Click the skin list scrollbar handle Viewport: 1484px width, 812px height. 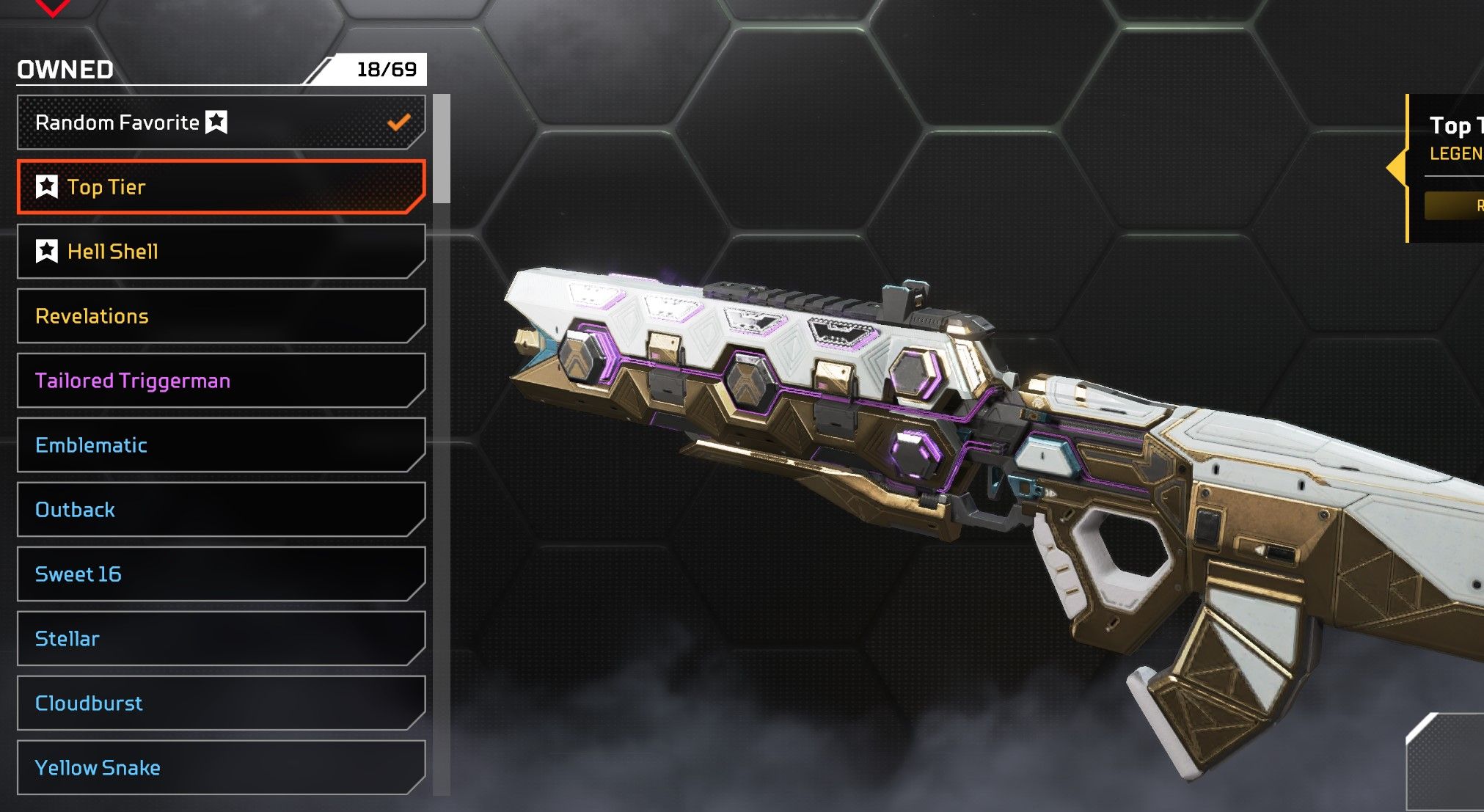441,148
